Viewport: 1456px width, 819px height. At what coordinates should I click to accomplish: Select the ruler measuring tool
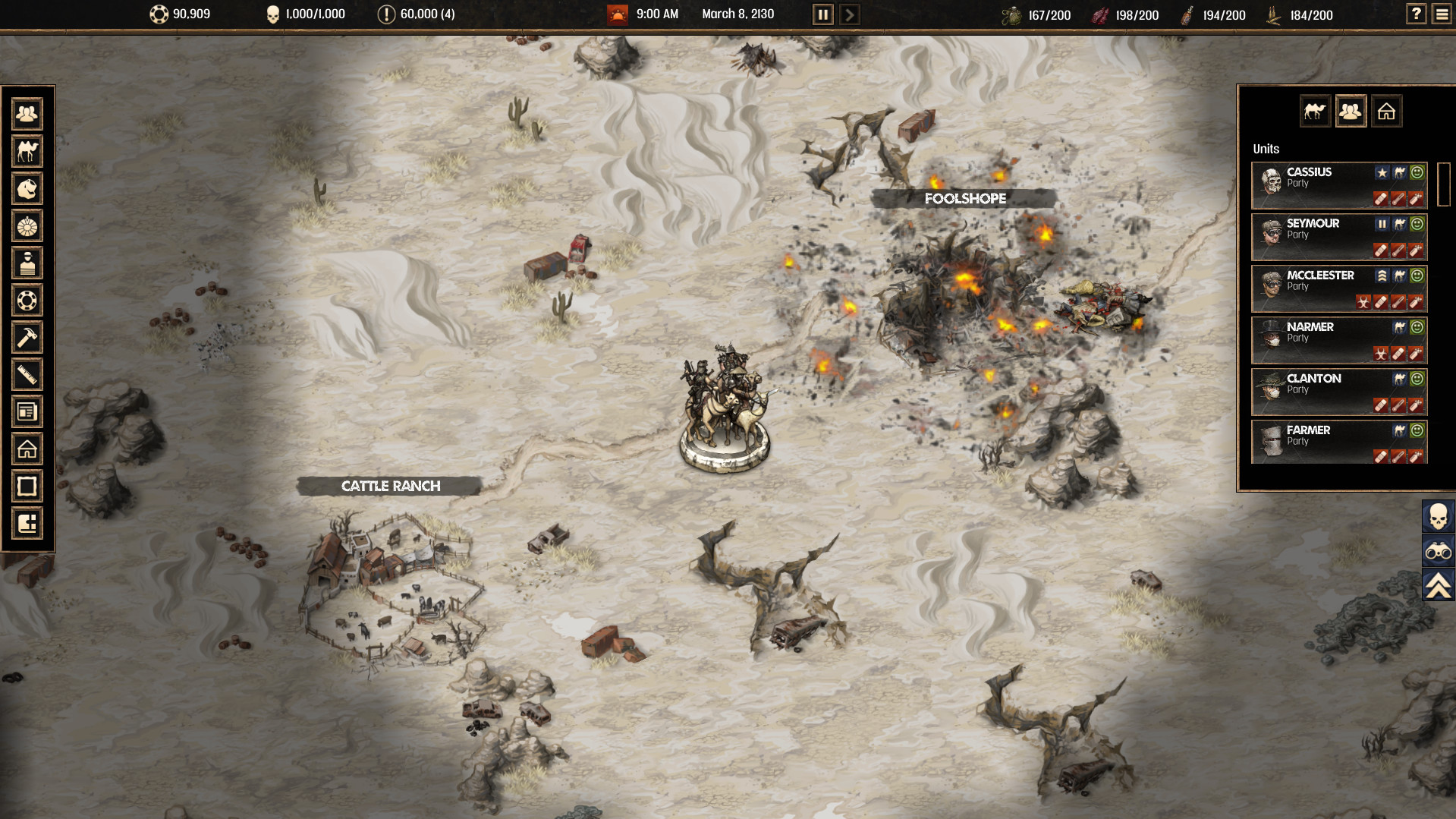click(27, 375)
